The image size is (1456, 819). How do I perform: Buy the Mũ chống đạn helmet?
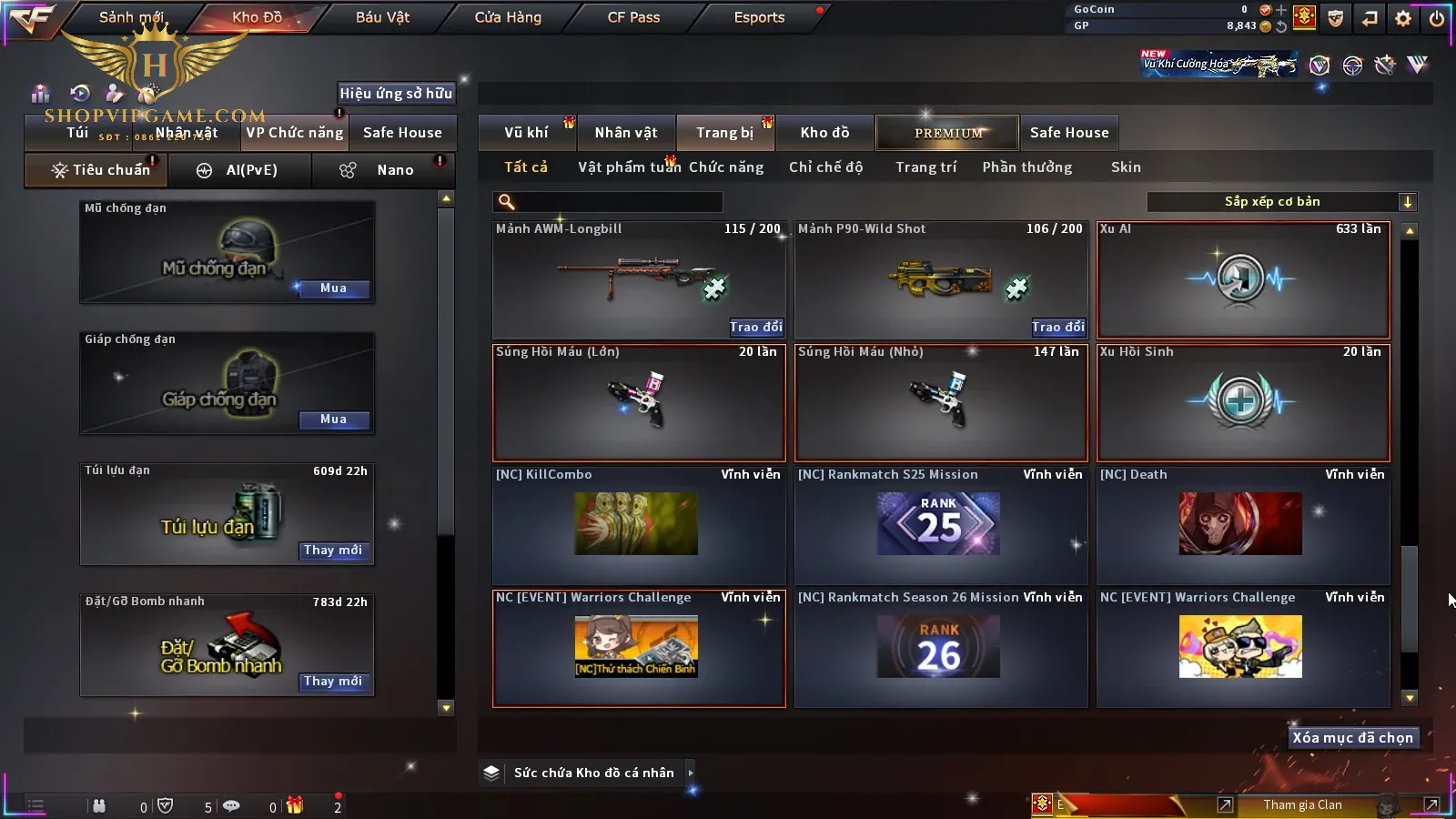[333, 288]
